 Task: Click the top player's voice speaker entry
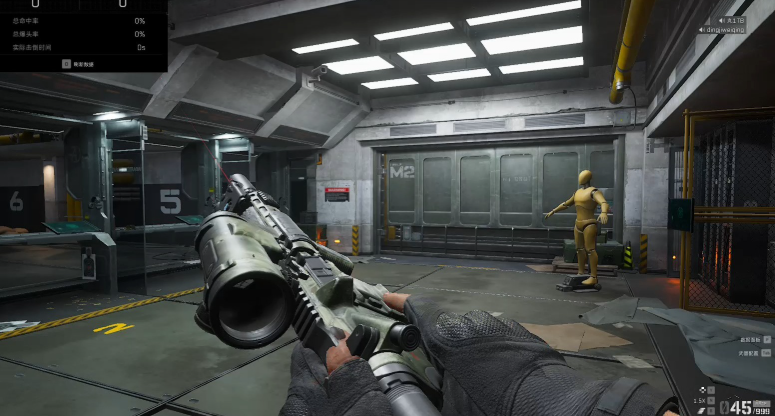(x=733, y=19)
